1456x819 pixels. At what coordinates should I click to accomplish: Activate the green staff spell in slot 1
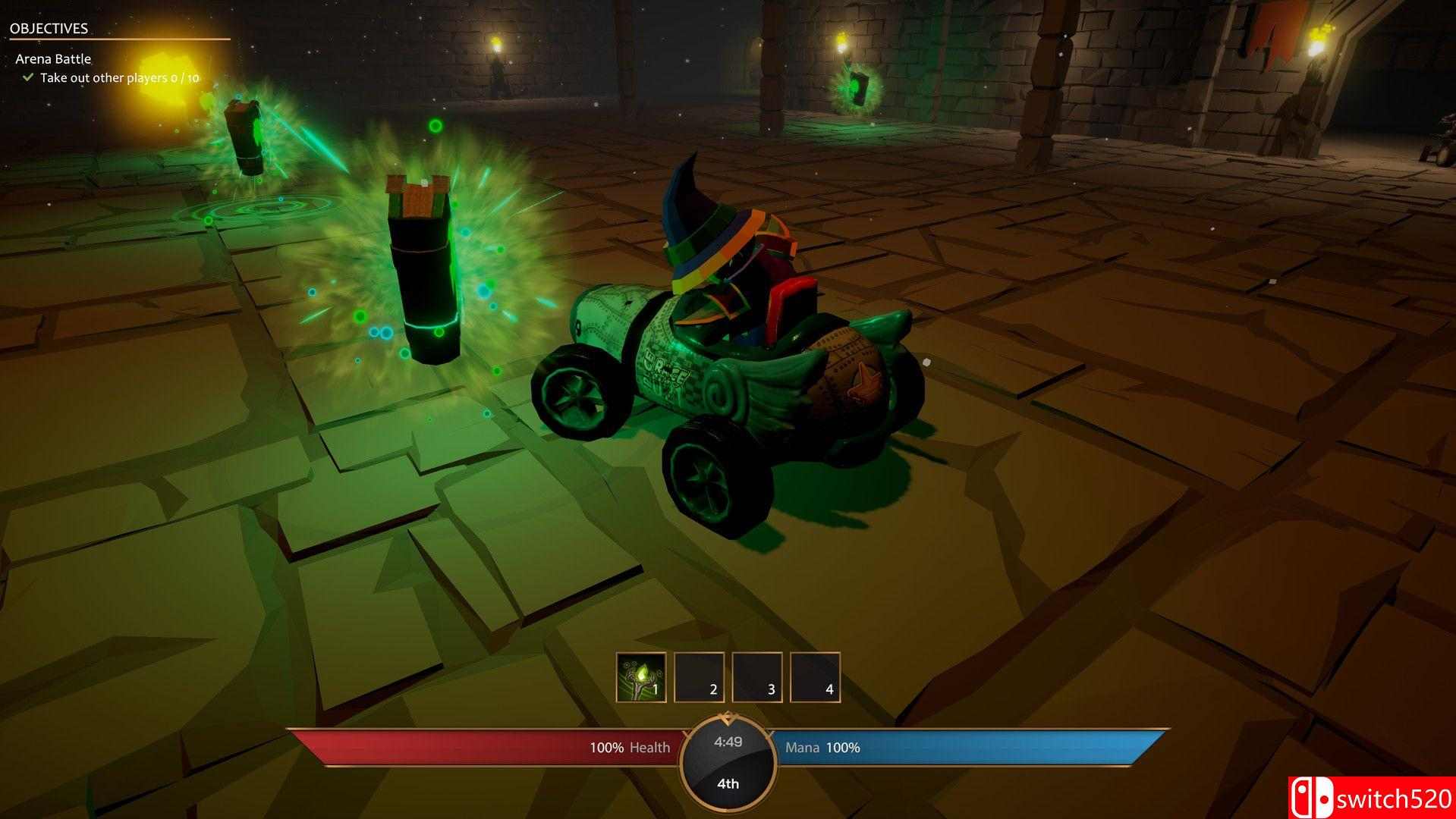pos(640,677)
